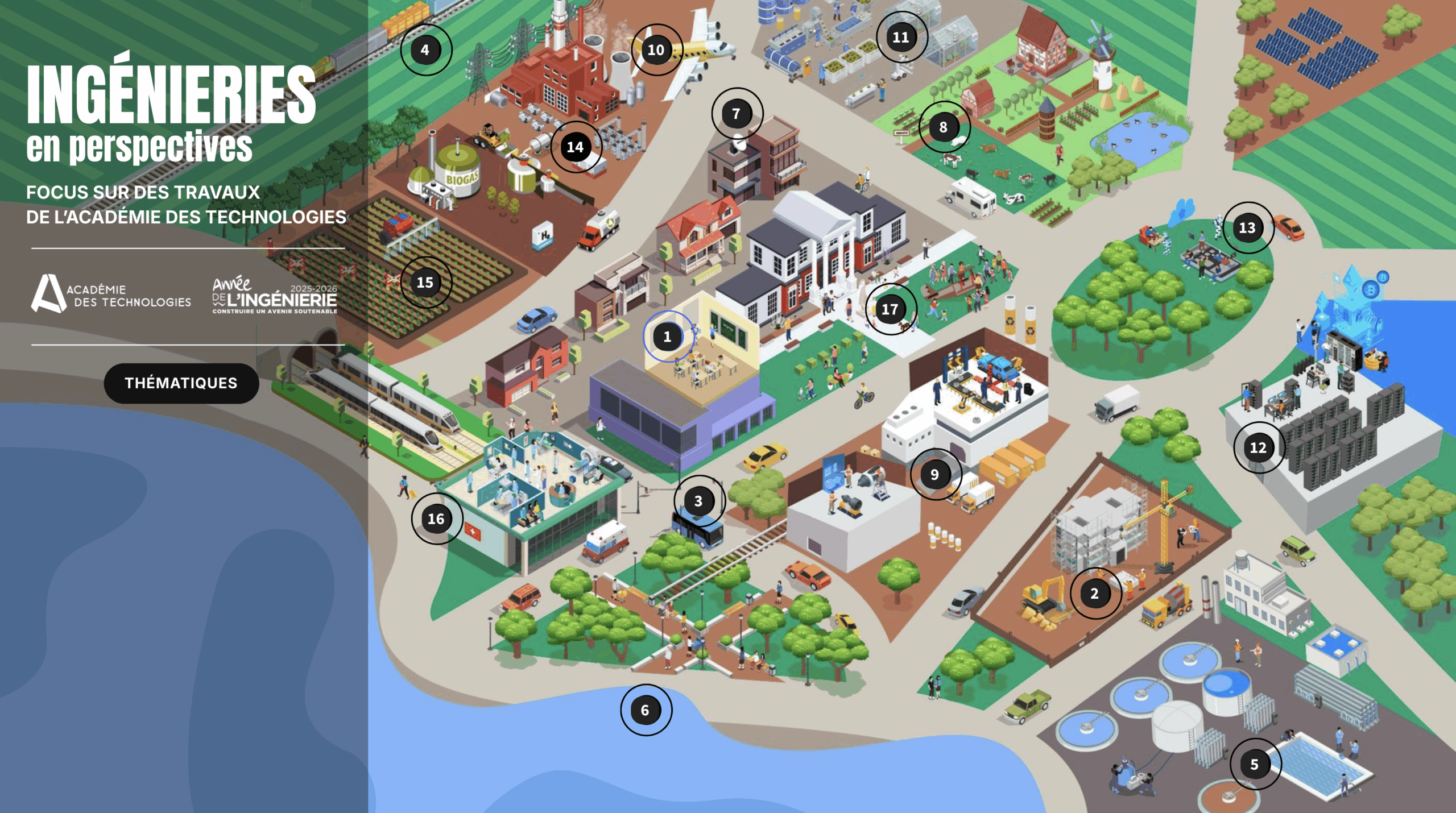Open marker 9 by the factory

click(934, 474)
